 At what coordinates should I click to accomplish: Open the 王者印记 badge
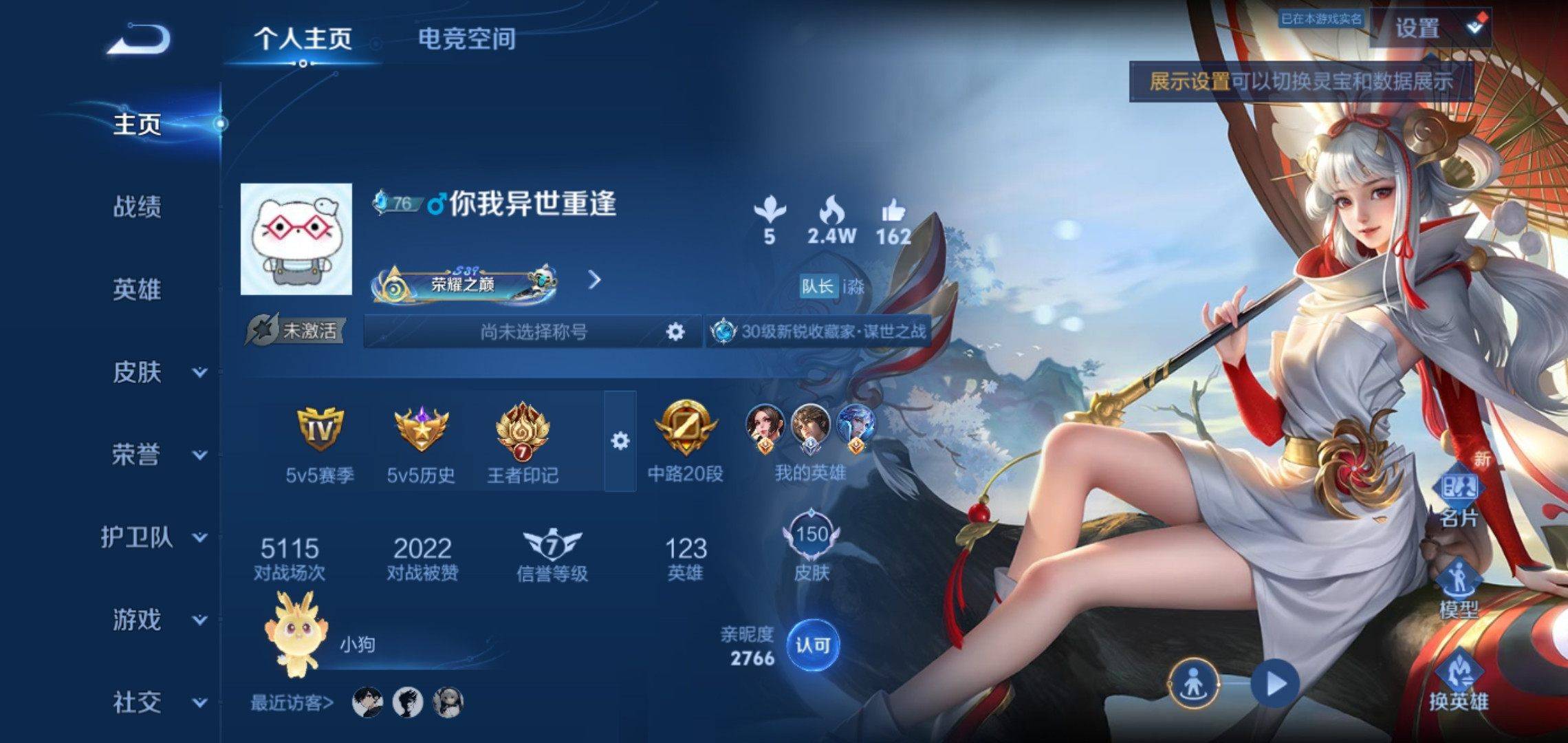(x=523, y=440)
